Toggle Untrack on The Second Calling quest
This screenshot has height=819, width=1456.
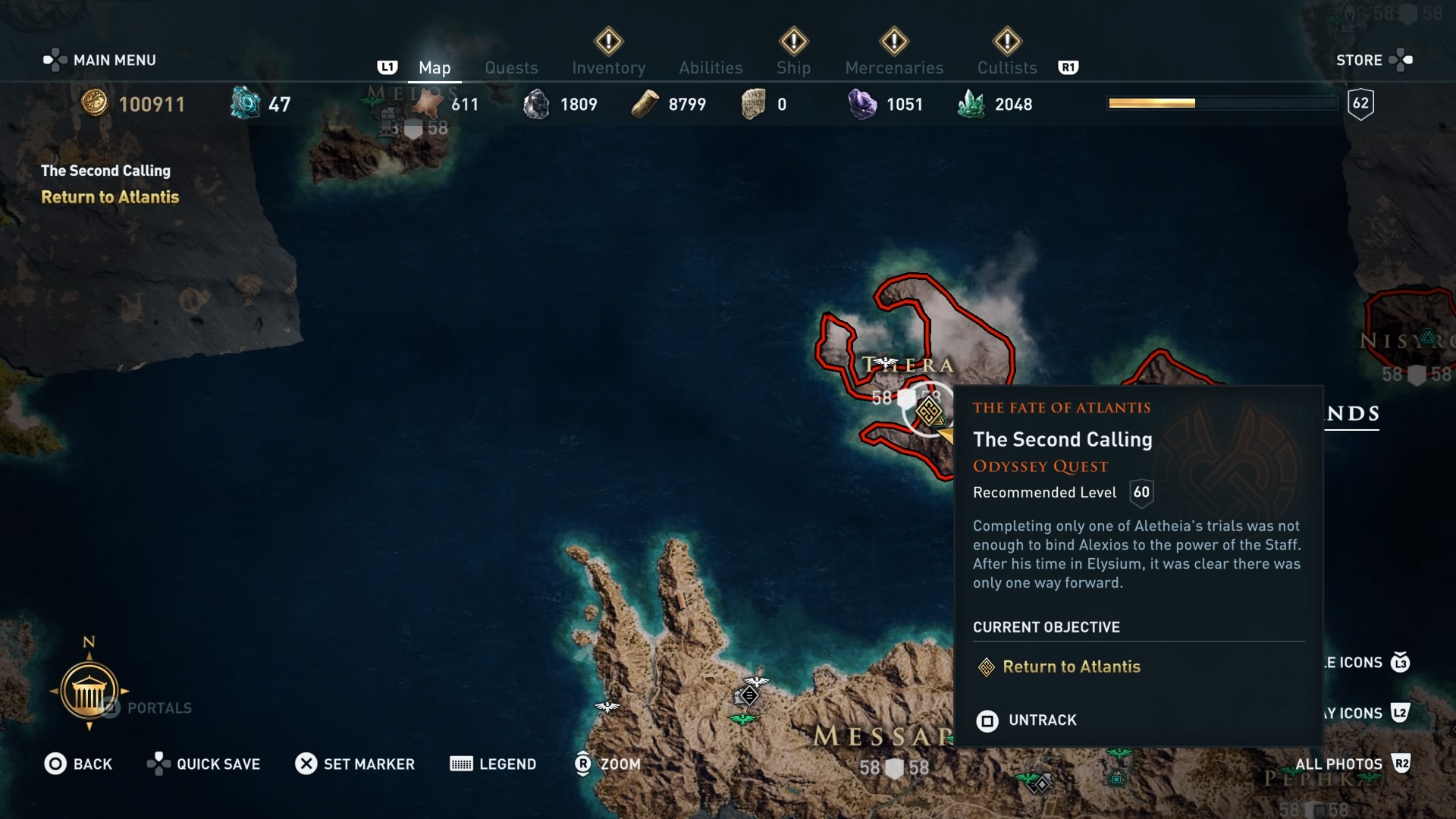pyautogui.click(x=1042, y=720)
